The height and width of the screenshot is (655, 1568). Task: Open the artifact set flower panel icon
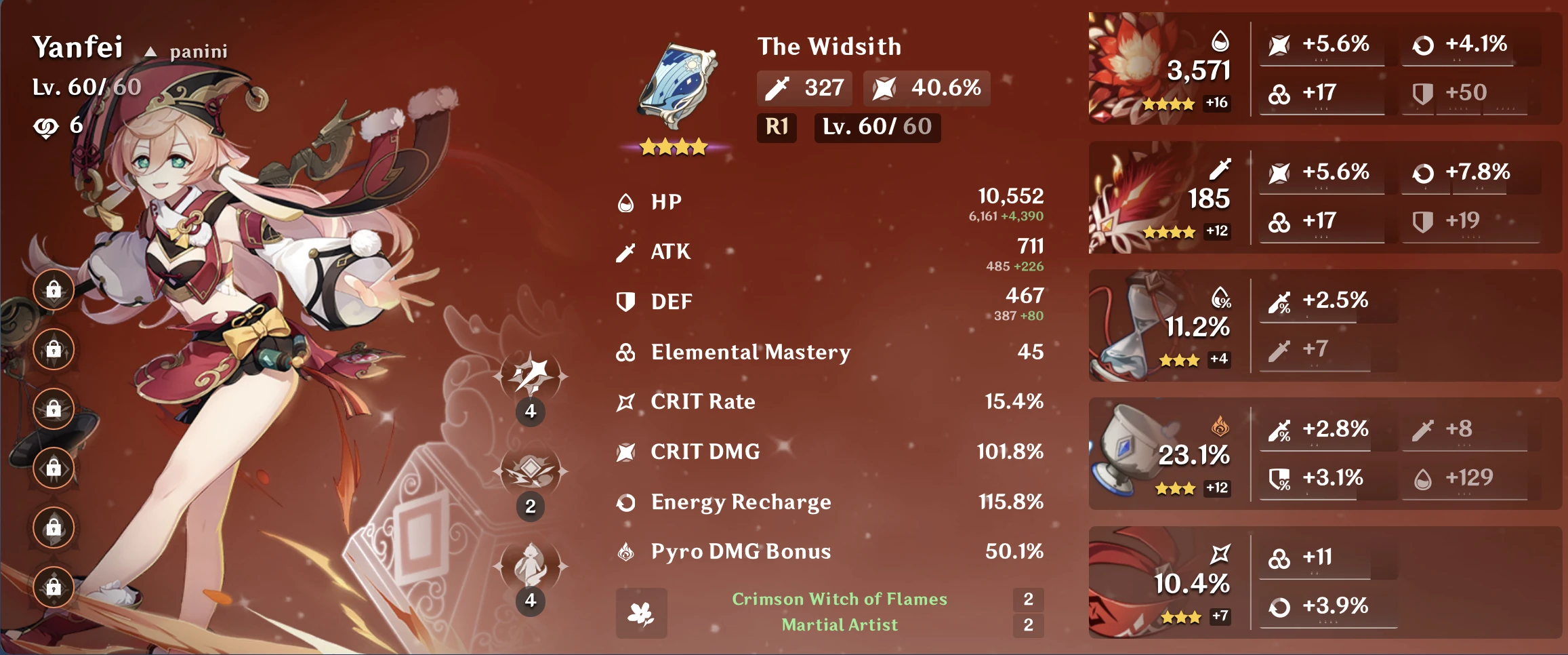tap(641, 612)
